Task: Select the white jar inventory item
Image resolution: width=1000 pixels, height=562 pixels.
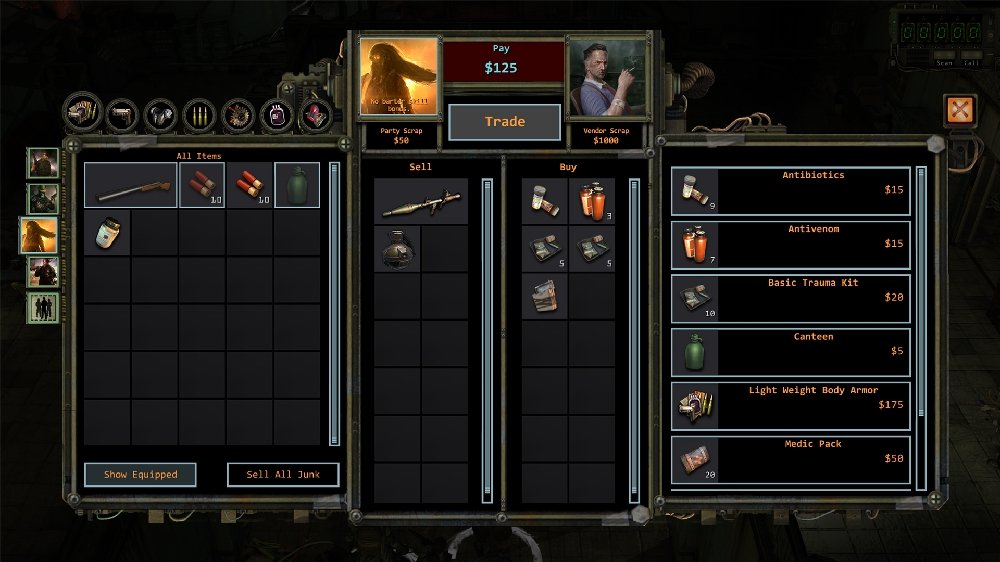Action: tap(107, 233)
